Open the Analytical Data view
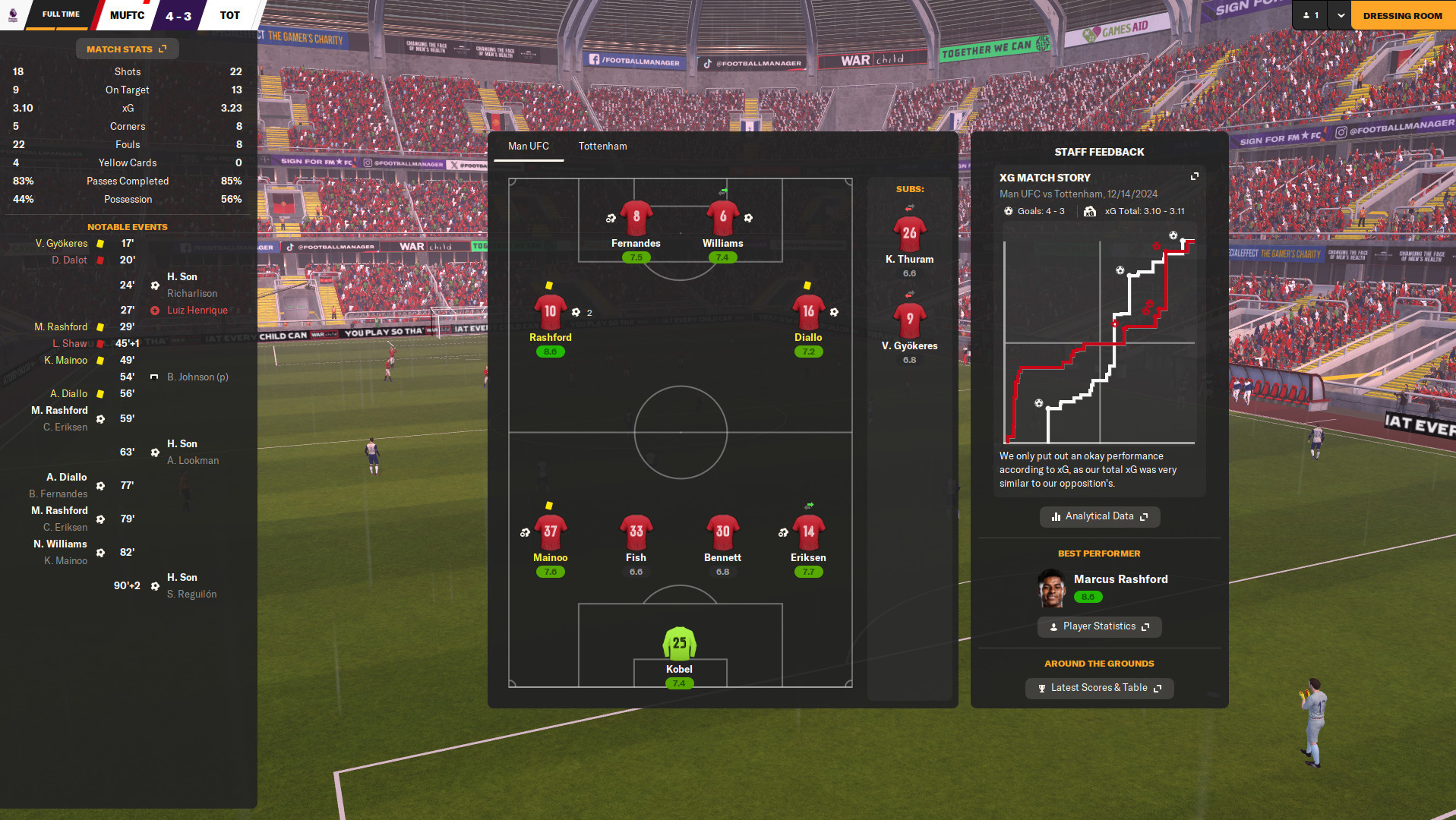The height and width of the screenshot is (820, 1456). coord(1099,516)
